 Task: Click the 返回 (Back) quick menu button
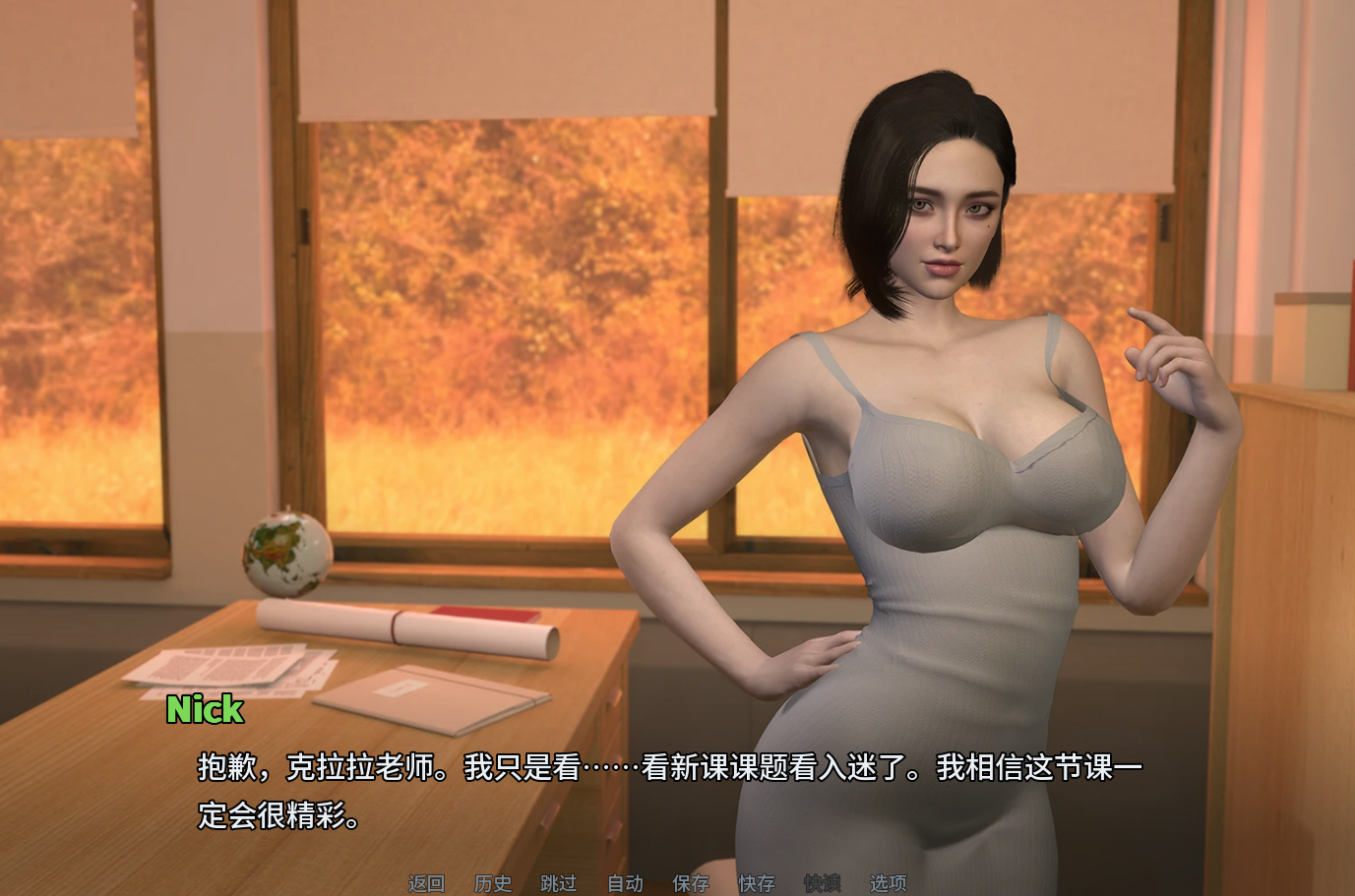coord(427,883)
